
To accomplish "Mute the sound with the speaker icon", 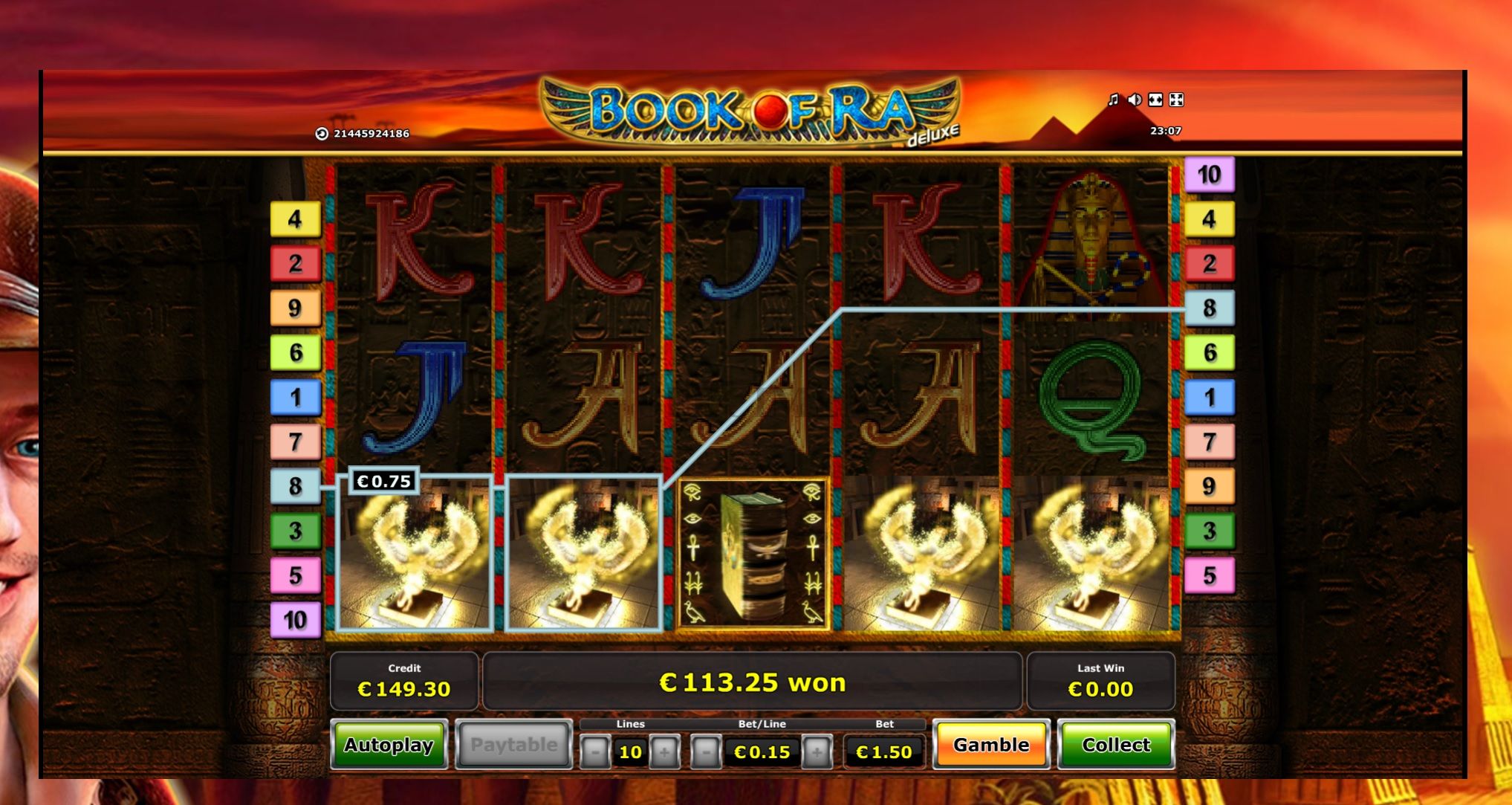I will coord(1134,100).
